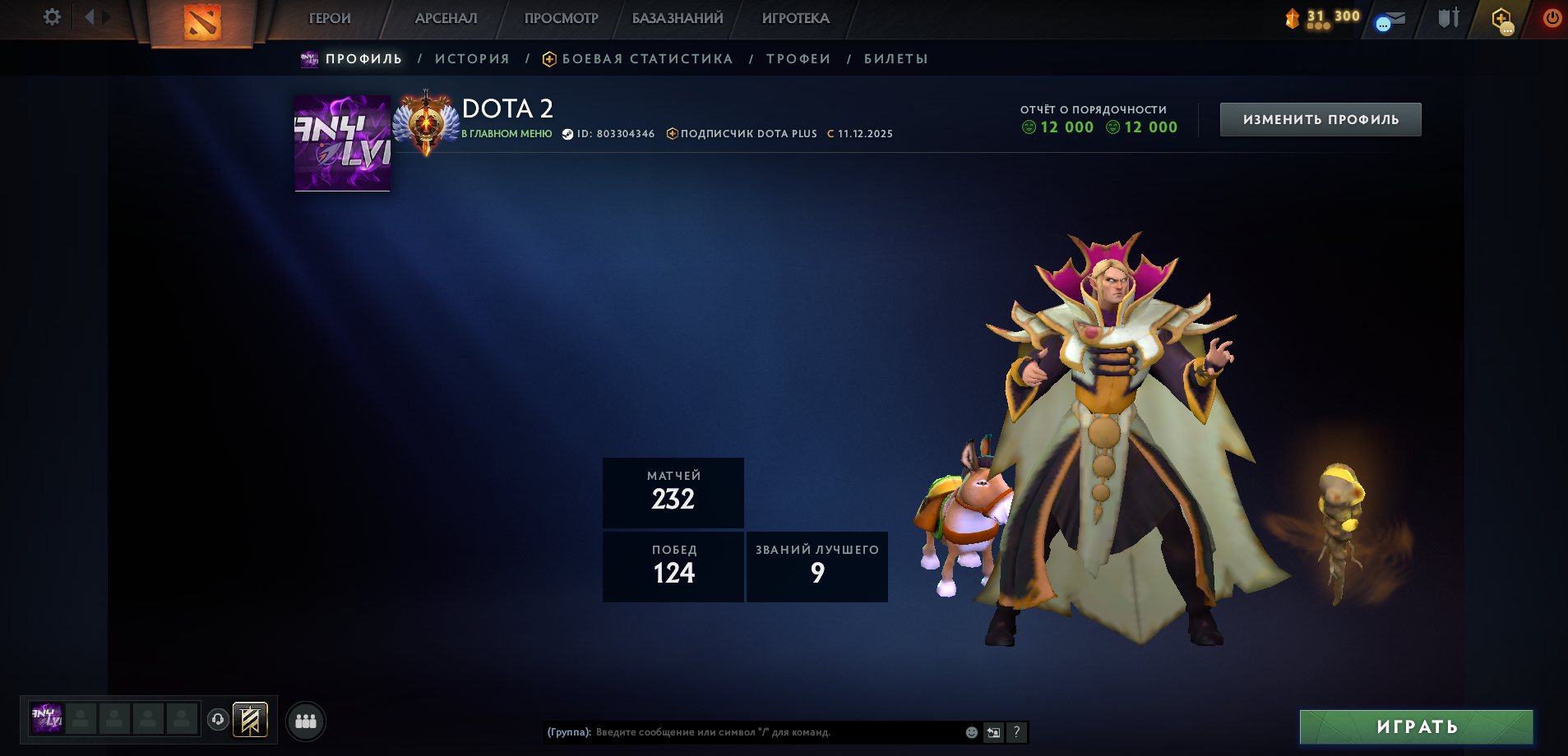Switch to the ТРОФЕИ tab
Image resolution: width=1568 pixels, height=756 pixels.
[798, 59]
